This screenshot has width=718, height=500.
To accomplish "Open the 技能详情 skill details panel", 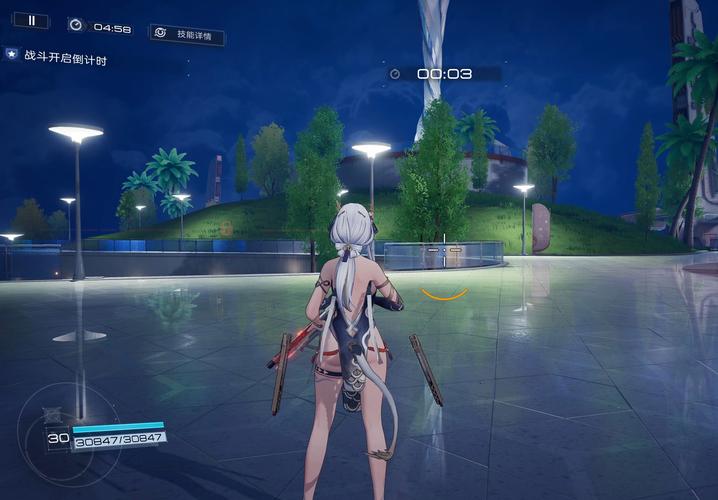I will point(187,34).
